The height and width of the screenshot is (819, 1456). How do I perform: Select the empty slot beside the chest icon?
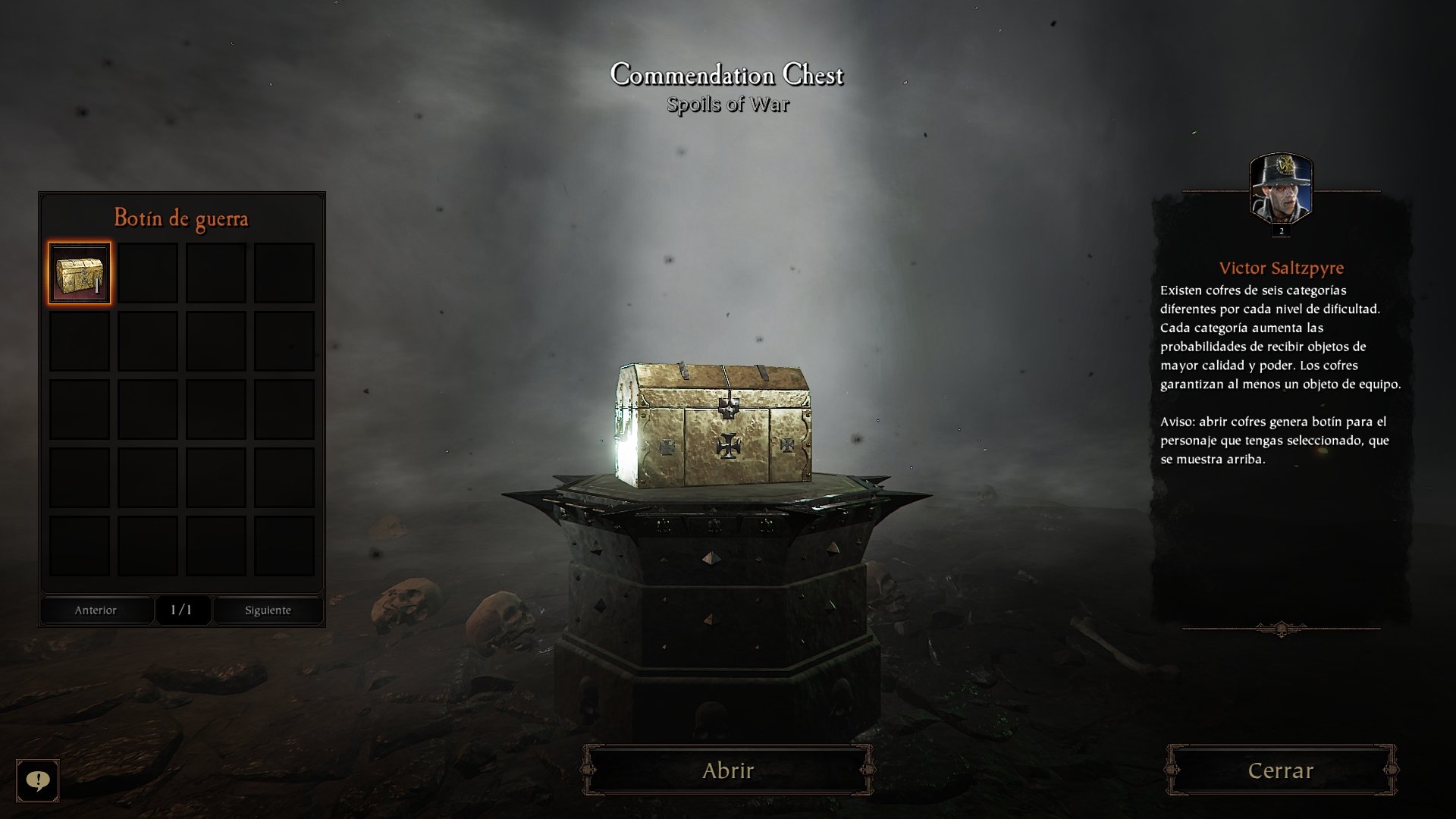146,271
